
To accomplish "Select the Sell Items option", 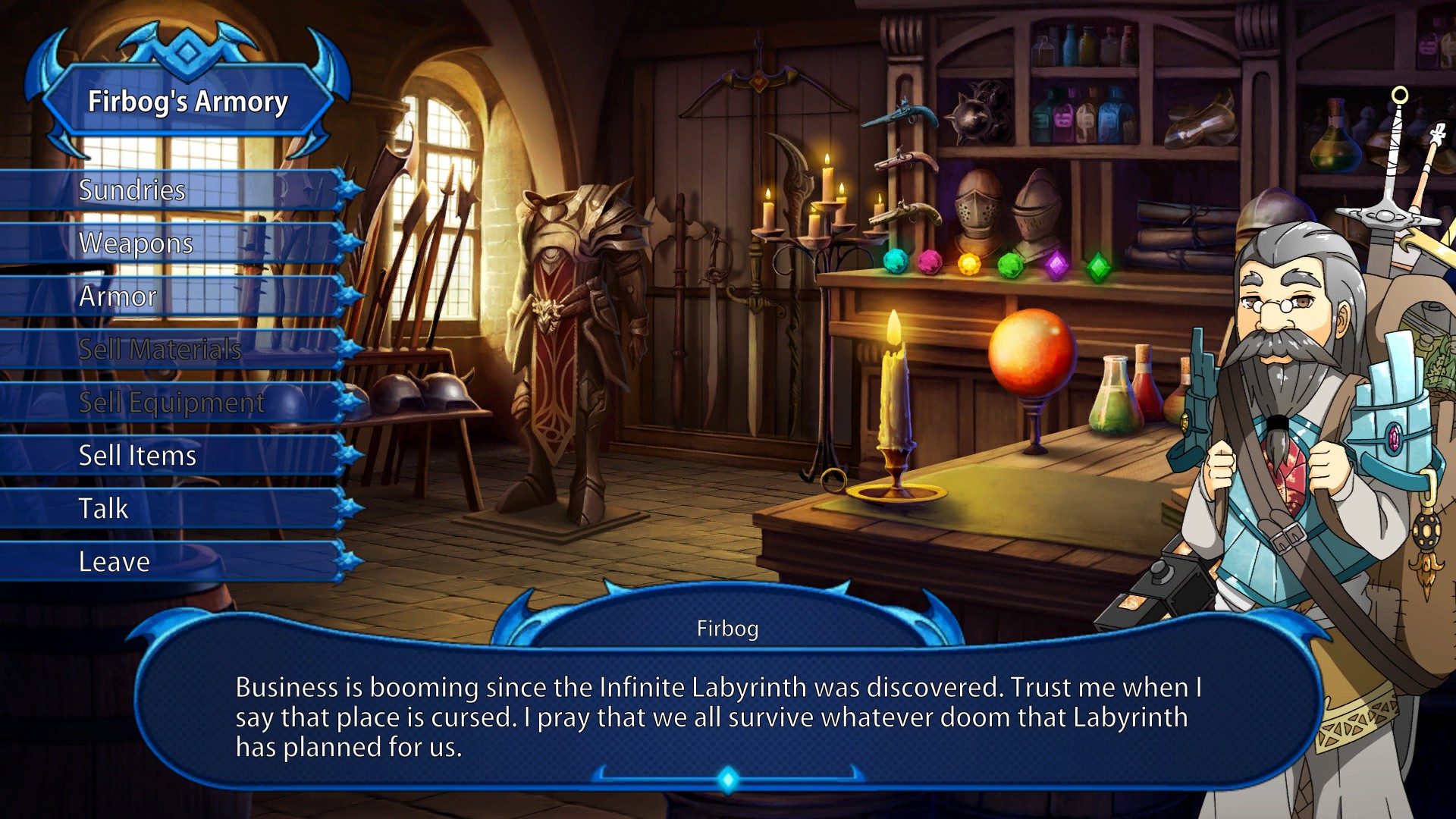I will pyautogui.click(x=136, y=456).
